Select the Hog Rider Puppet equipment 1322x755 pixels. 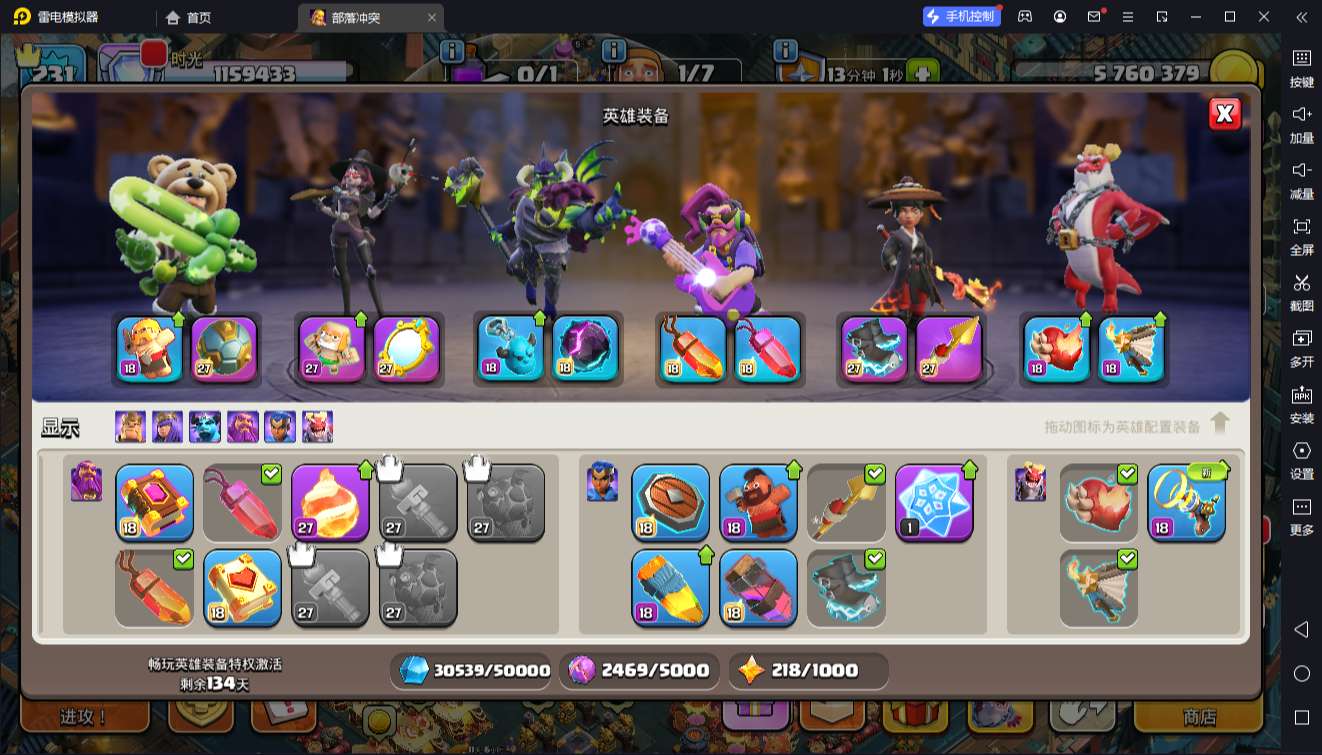pos(758,502)
